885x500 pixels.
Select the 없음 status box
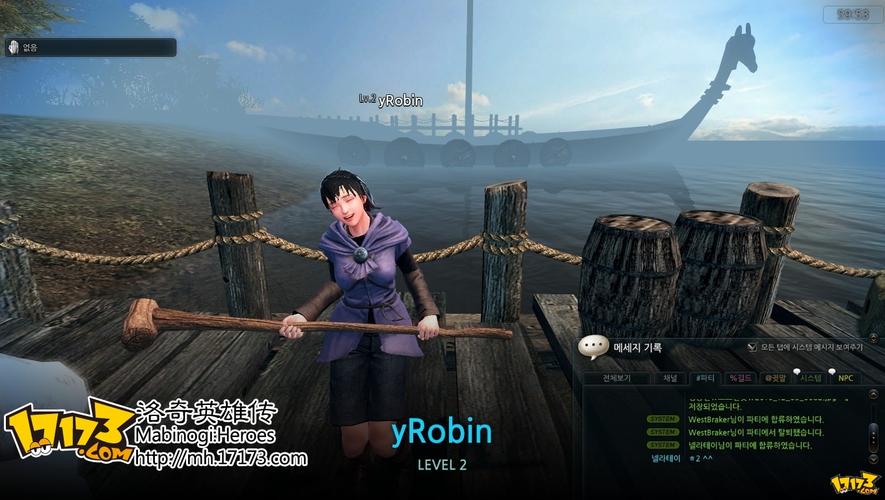[x=90, y=47]
